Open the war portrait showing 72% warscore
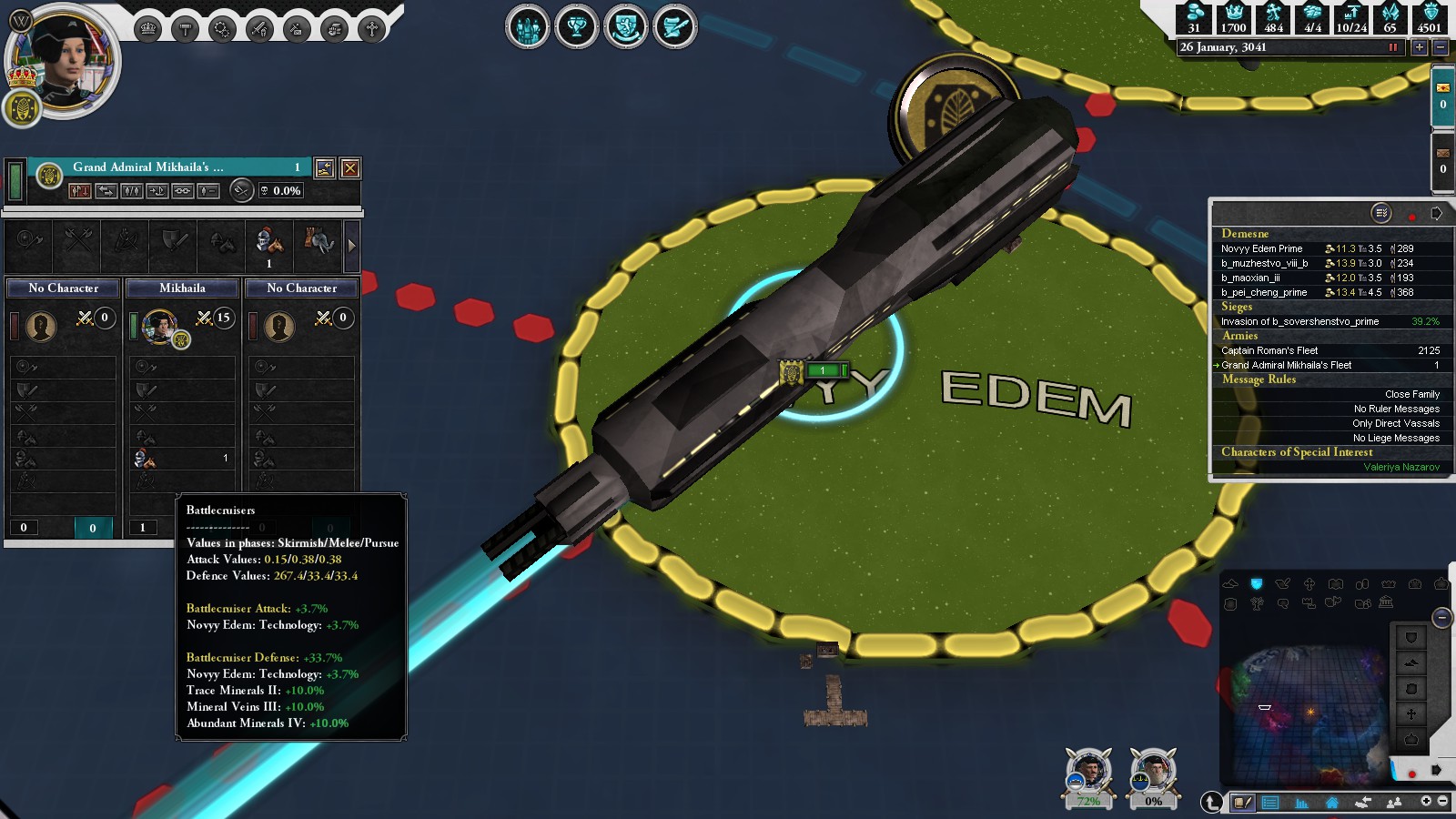Screen dimensions: 1456x819 (1088, 773)
